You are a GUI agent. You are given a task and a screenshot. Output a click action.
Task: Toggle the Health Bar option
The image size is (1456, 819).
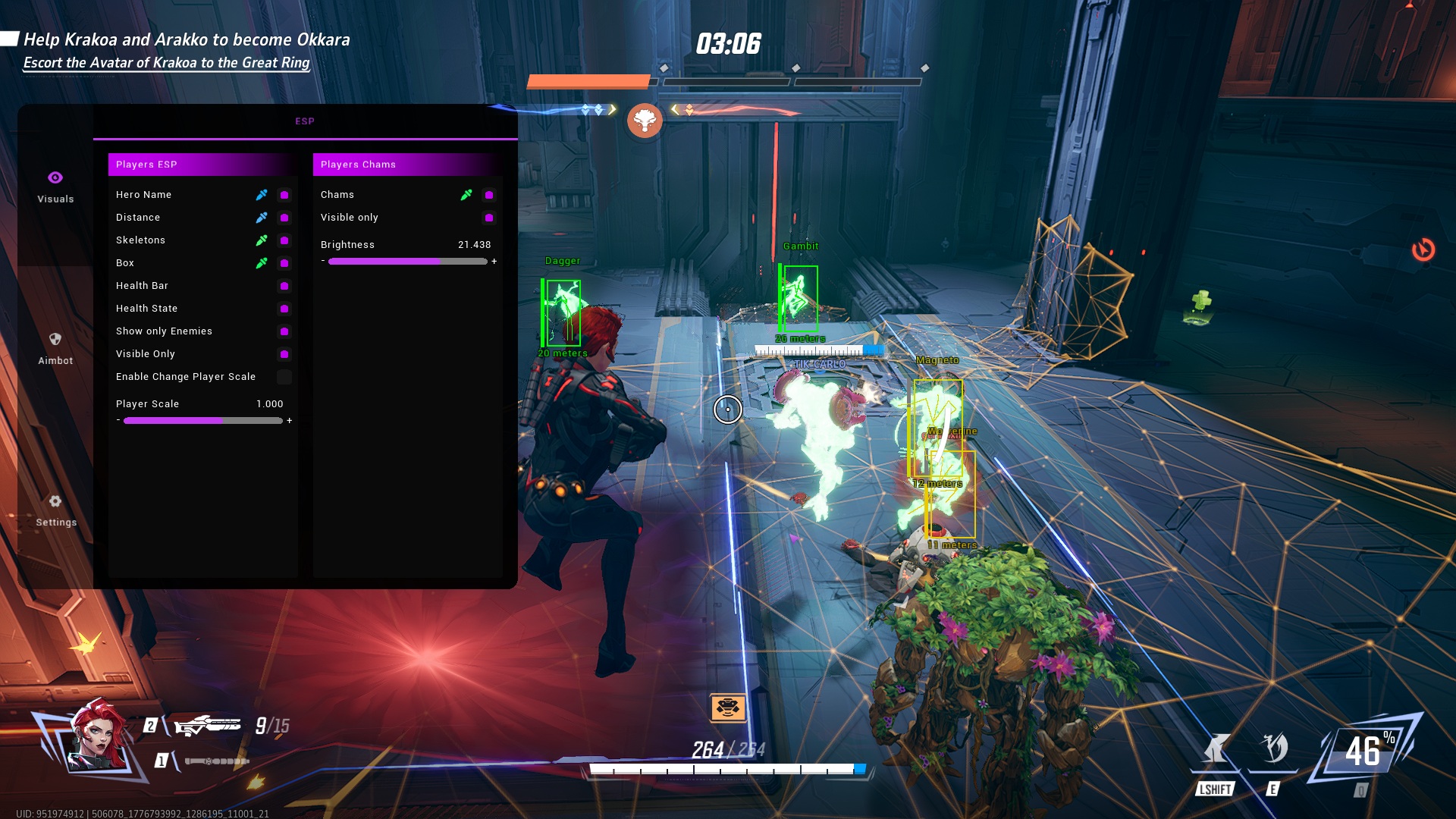pos(284,286)
